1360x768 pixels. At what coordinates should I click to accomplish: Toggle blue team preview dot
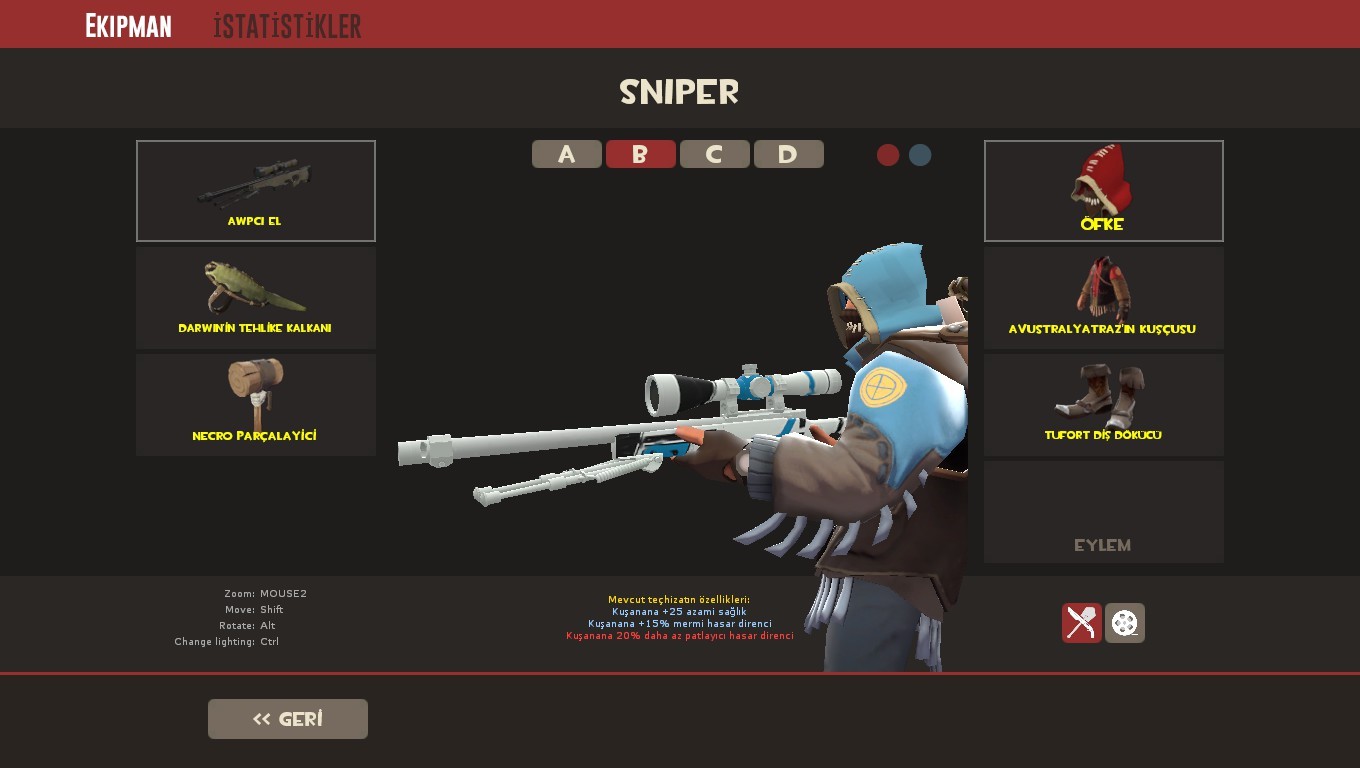[919, 155]
